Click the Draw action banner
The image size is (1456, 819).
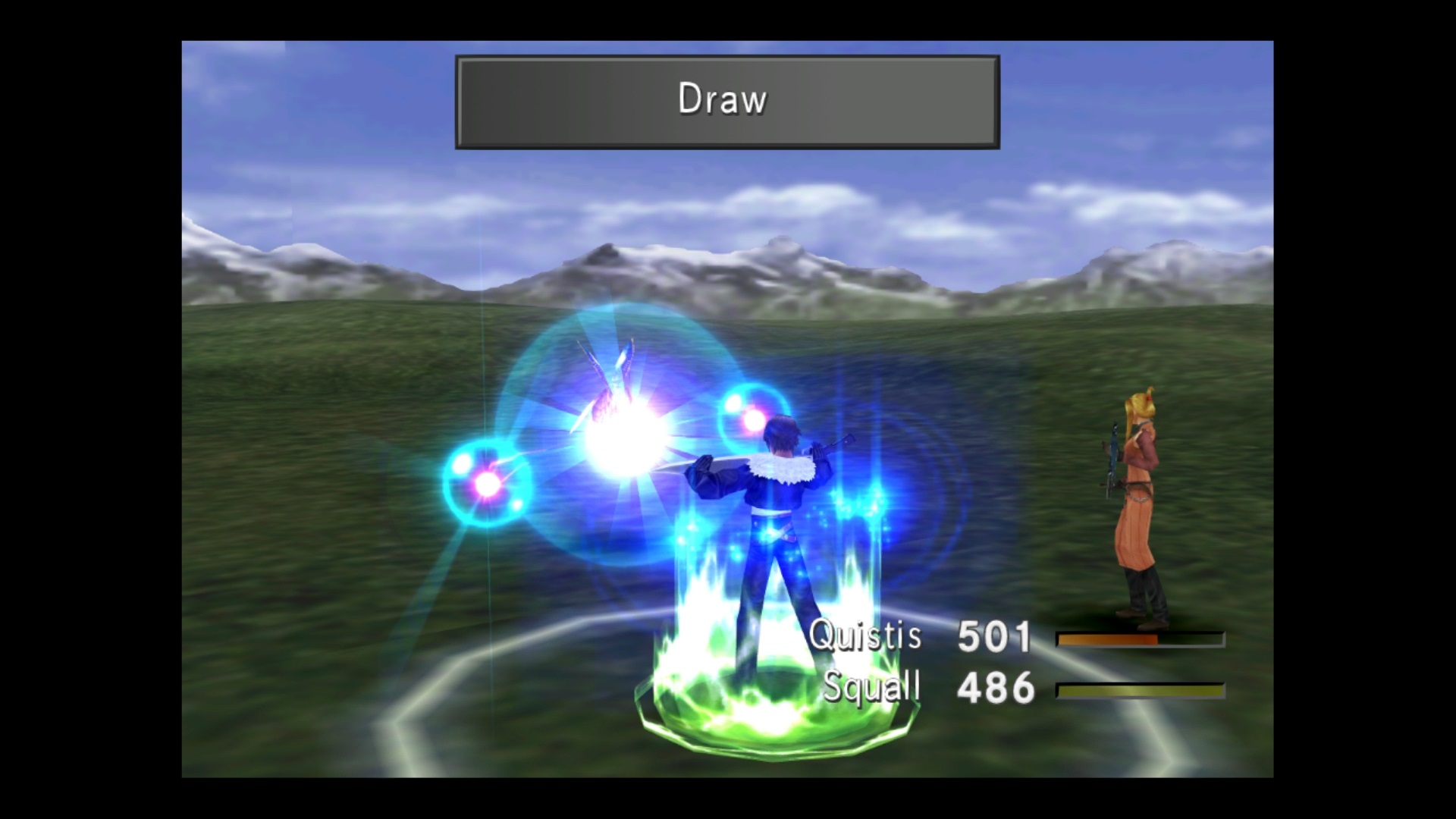(x=726, y=102)
